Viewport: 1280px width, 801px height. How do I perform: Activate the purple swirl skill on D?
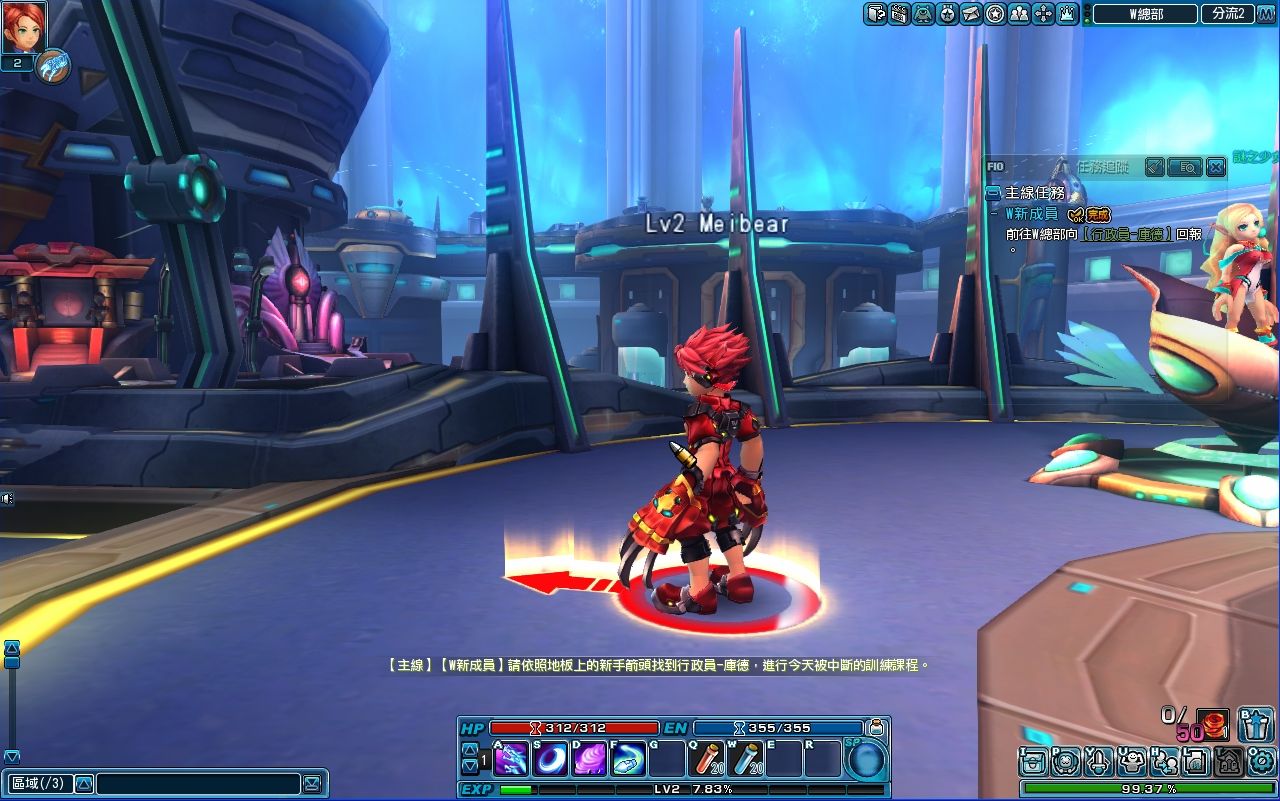pyautogui.click(x=589, y=759)
